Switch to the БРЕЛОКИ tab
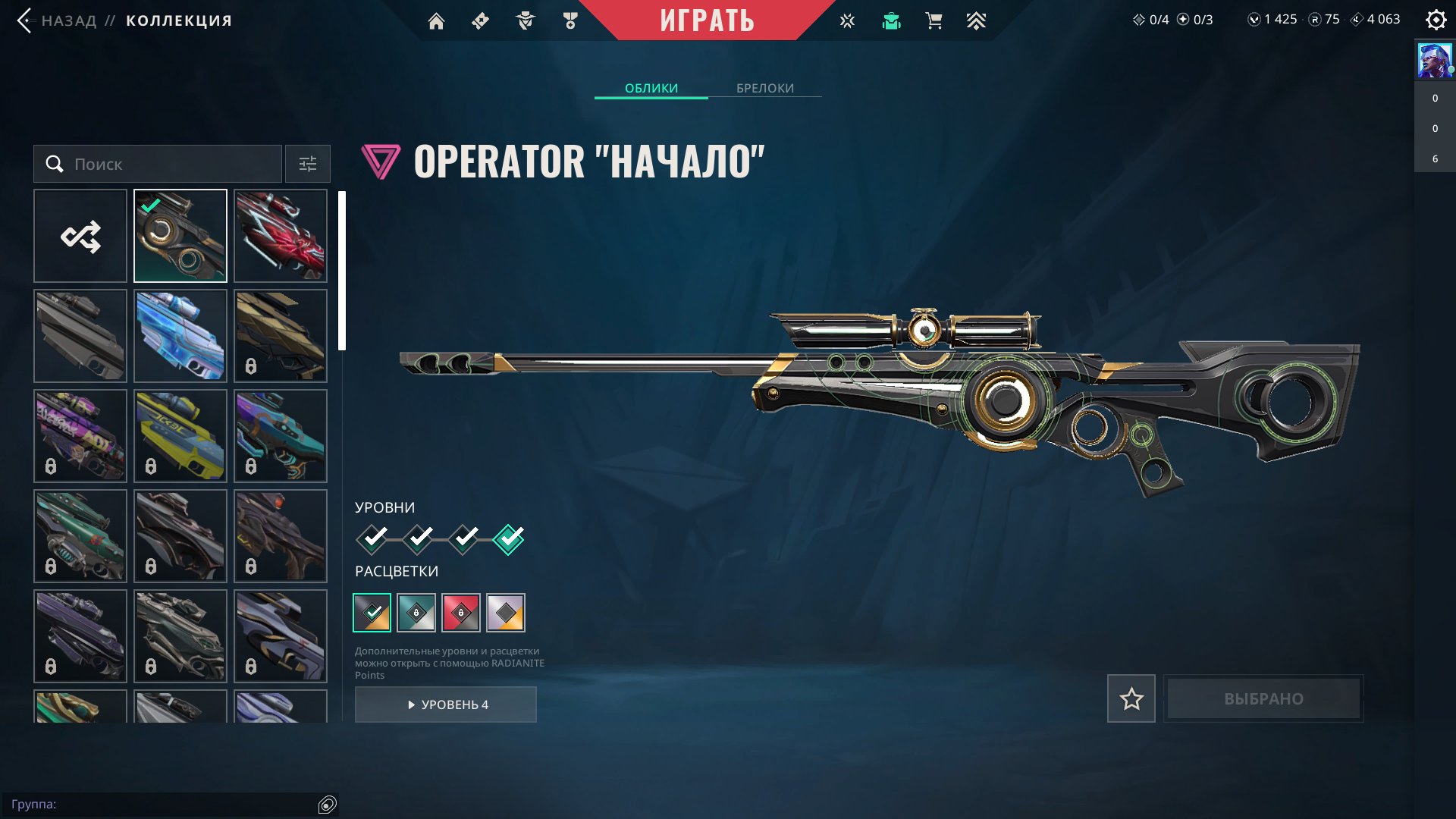1456x819 pixels. (764, 88)
